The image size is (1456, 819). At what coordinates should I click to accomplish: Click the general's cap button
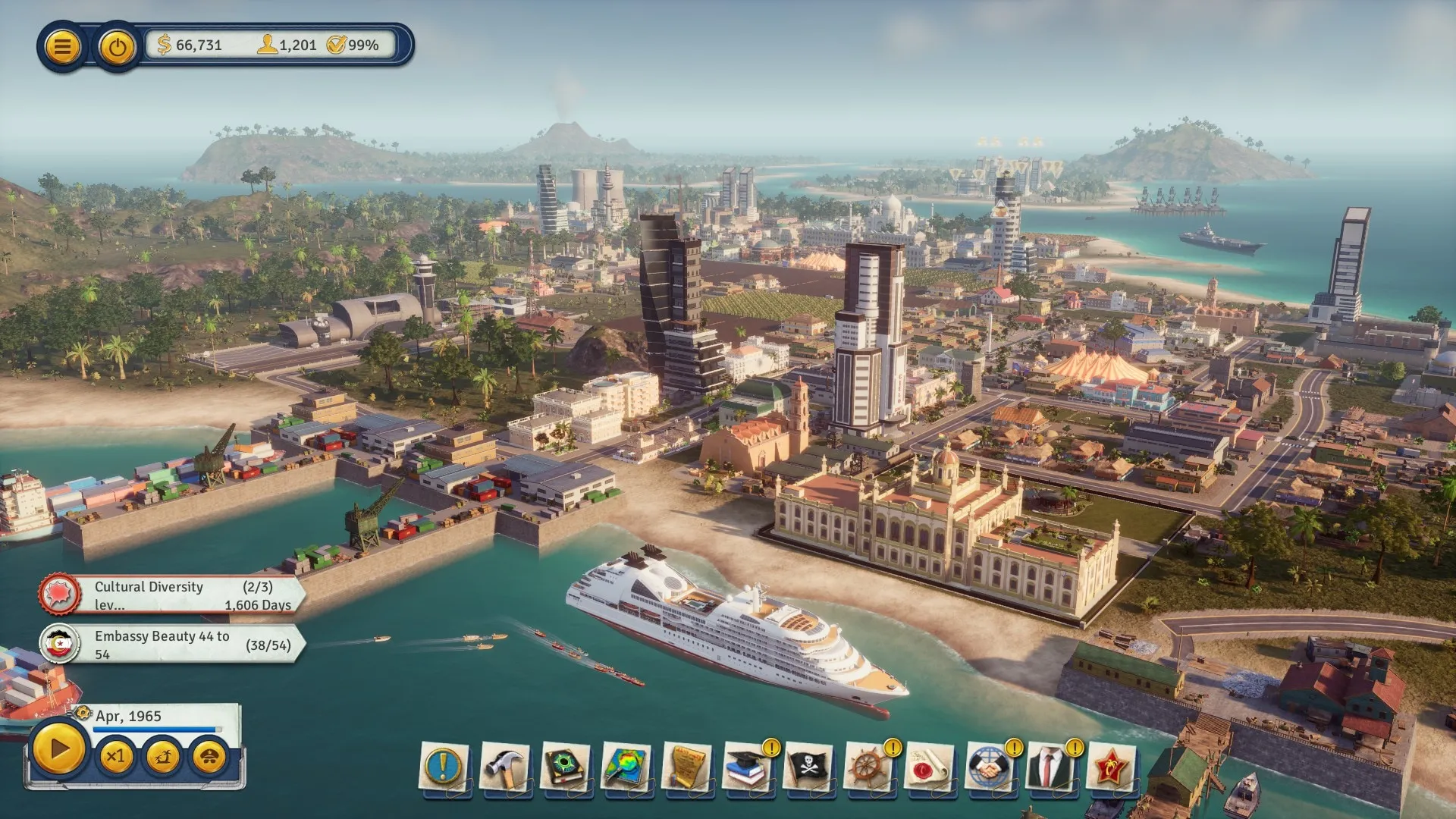tap(209, 757)
